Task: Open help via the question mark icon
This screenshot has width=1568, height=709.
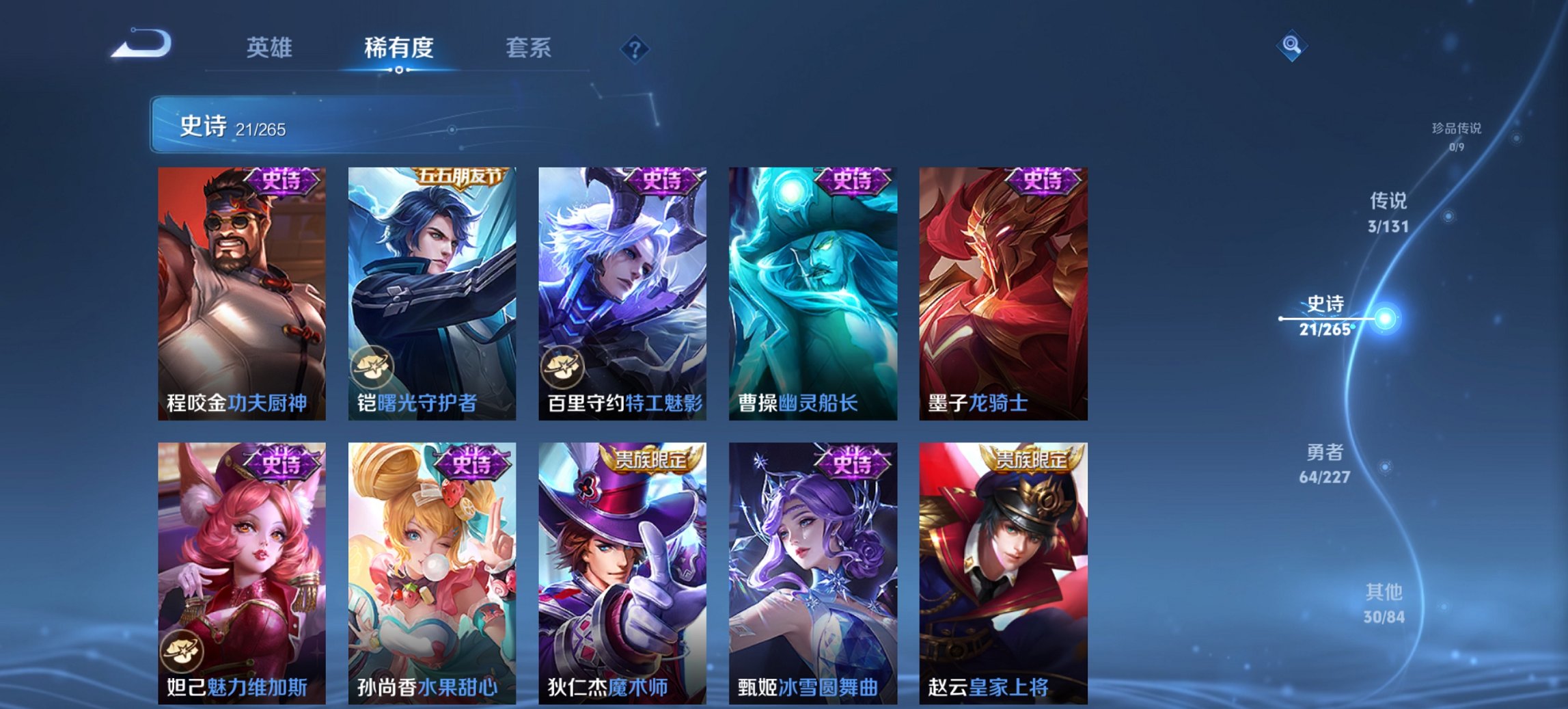Action: 633,49
